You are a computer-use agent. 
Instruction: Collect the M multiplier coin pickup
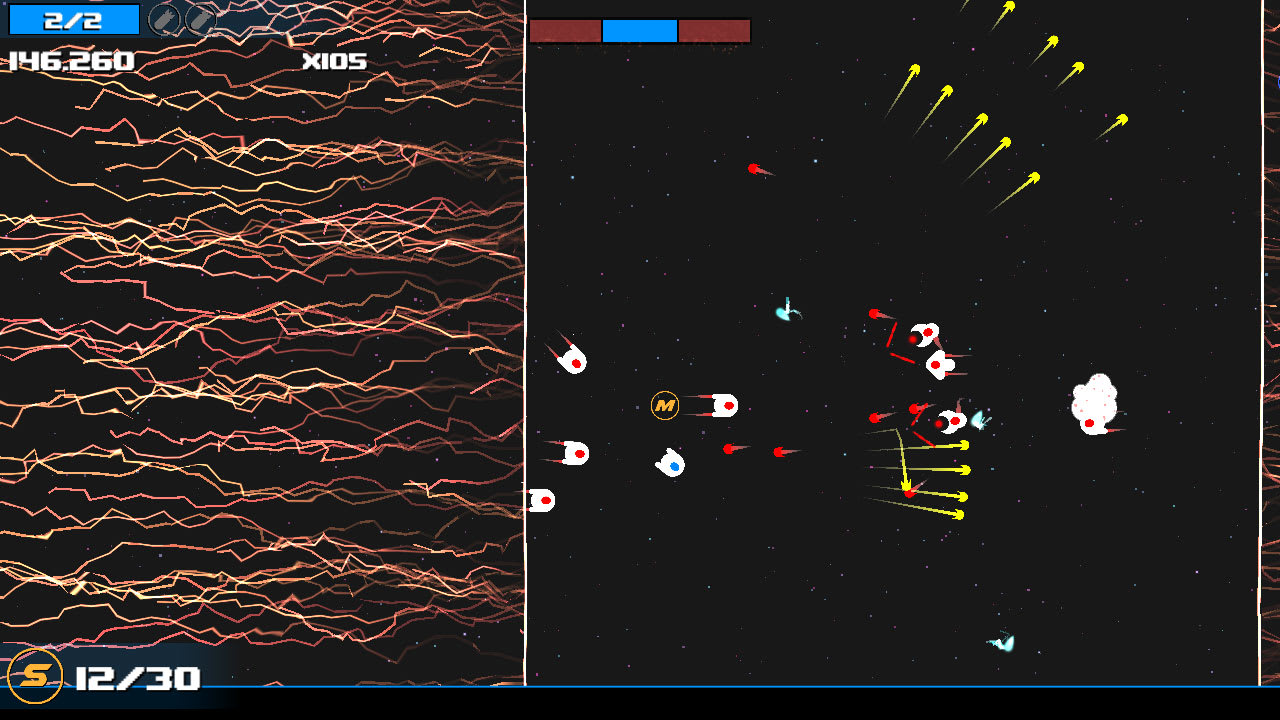[x=663, y=407]
